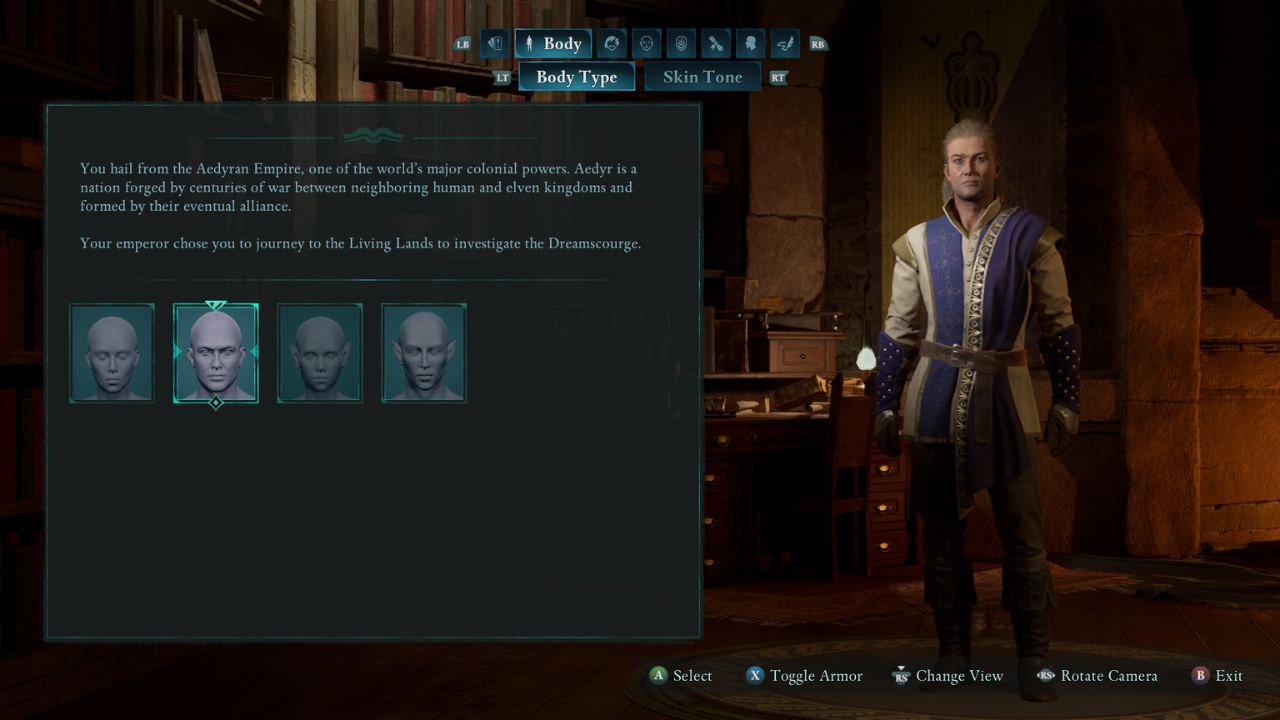Select the Body Type sub-tab
Screen dimensions: 1280x720
point(576,77)
